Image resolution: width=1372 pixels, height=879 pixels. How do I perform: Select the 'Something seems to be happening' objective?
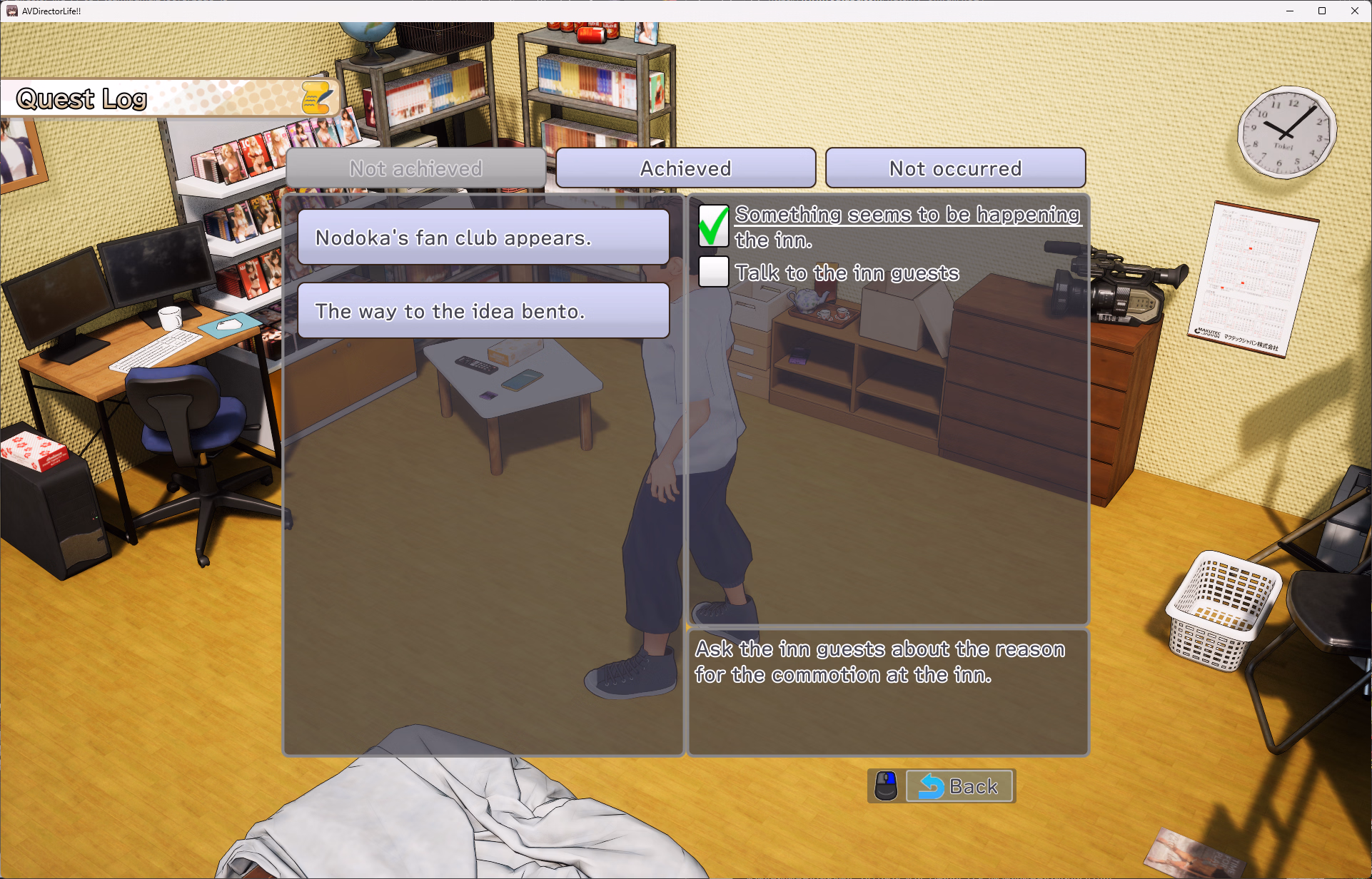[907, 215]
